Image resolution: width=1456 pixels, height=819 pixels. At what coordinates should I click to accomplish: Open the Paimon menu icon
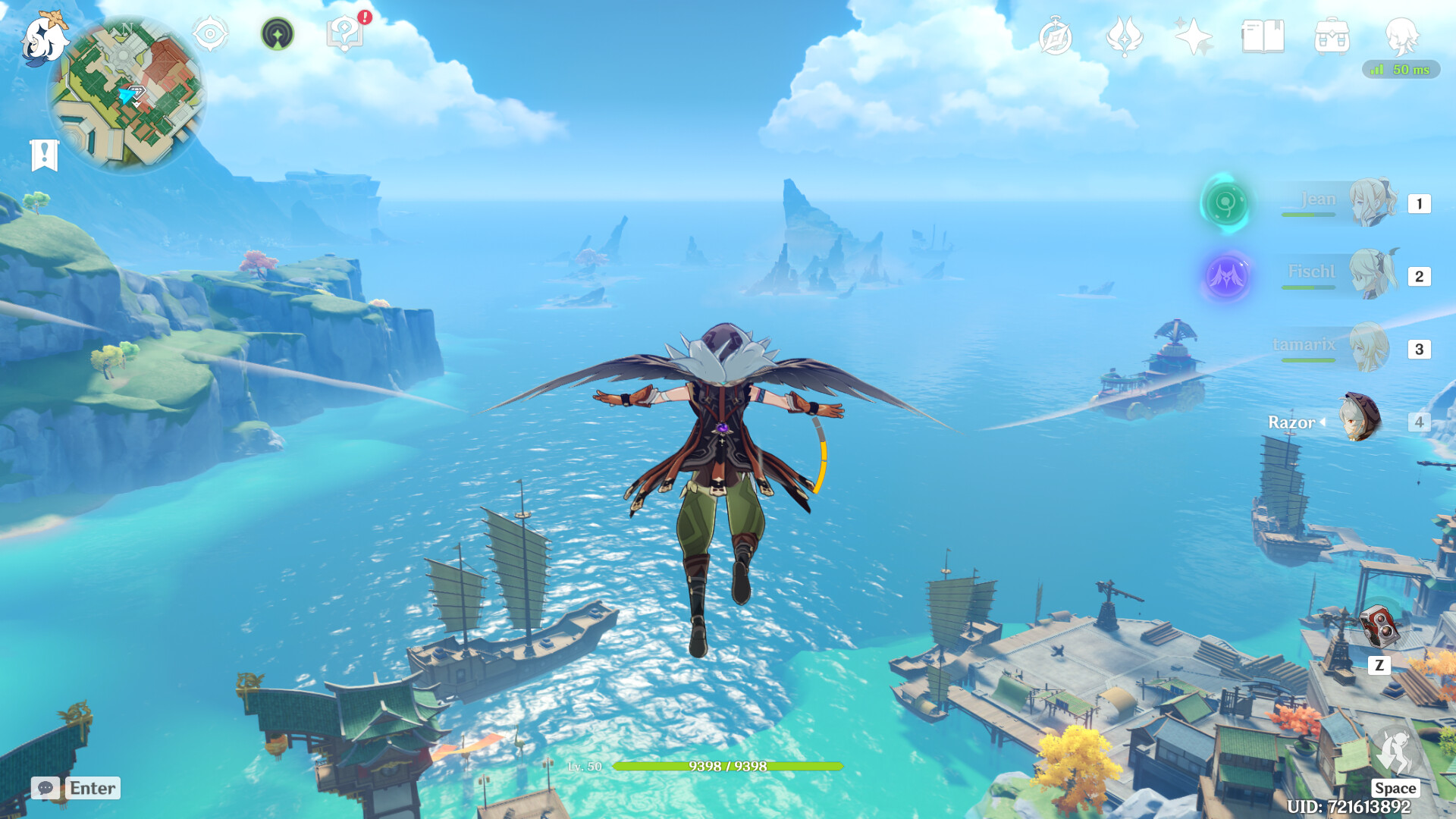(x=42, y=38)
